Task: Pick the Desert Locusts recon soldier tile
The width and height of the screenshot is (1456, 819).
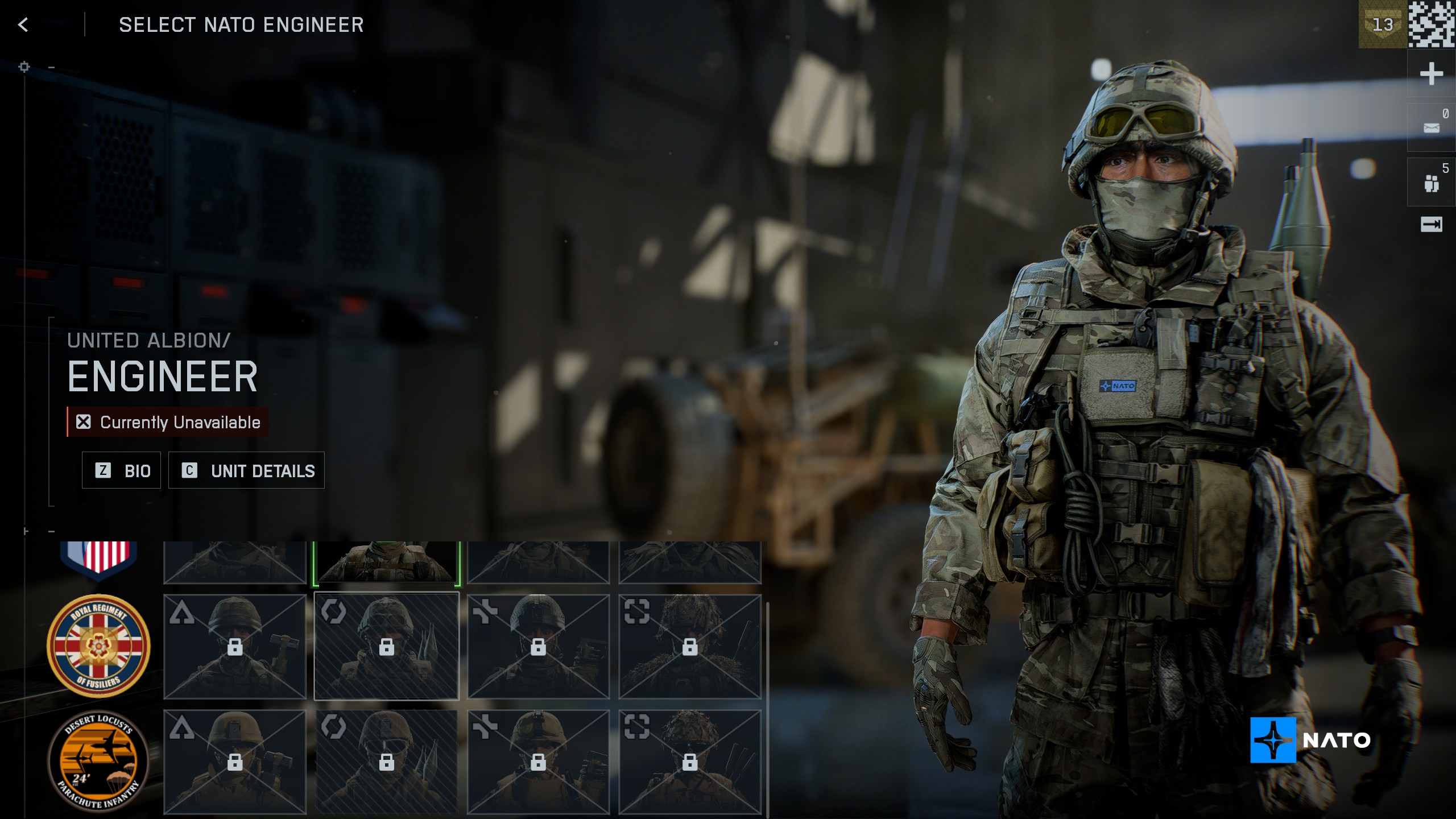Action: [x=690, y=762]
